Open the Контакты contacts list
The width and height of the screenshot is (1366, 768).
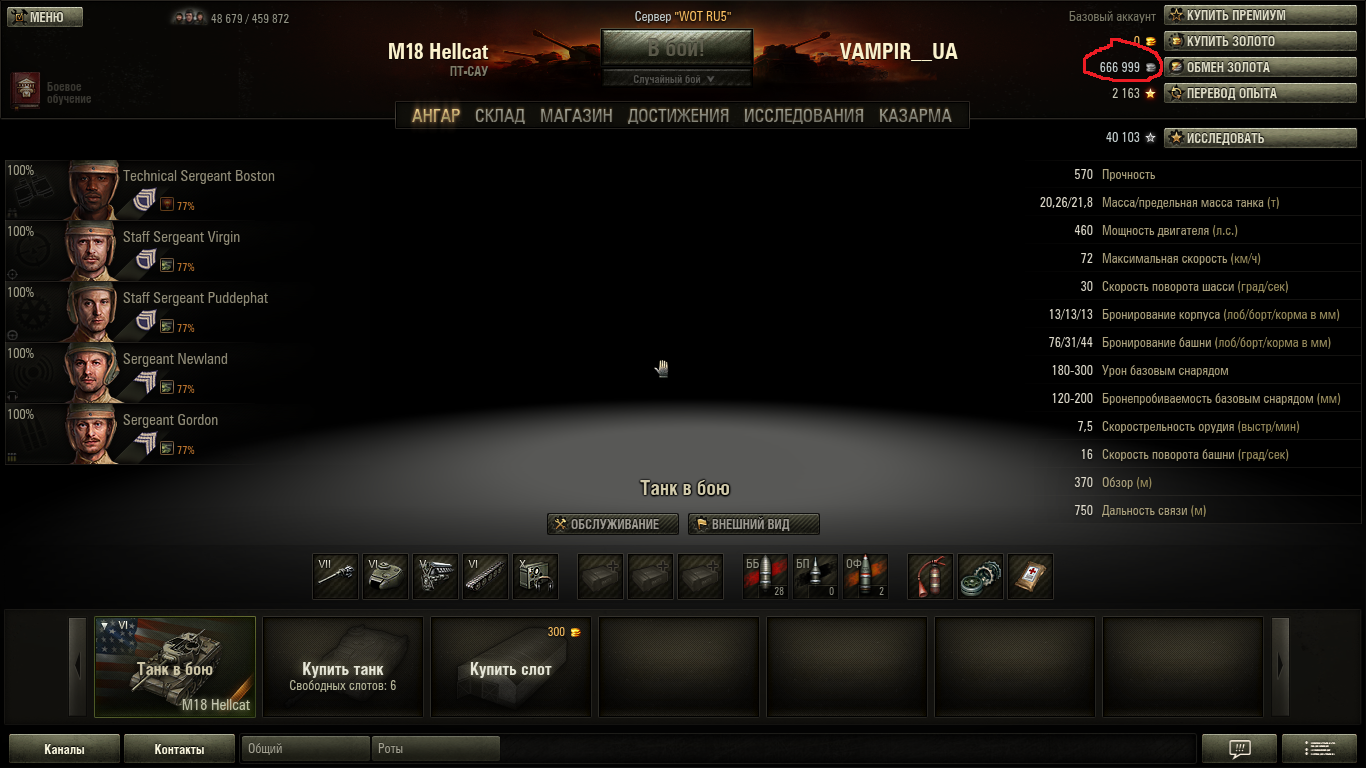179,749
